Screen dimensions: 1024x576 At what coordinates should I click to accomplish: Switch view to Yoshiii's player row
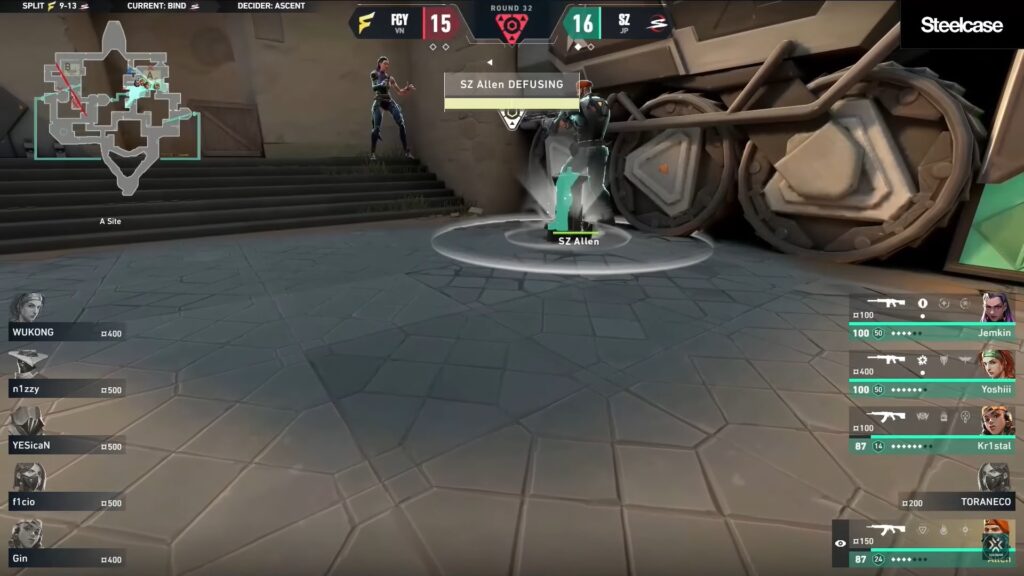[x=932, y=372]
